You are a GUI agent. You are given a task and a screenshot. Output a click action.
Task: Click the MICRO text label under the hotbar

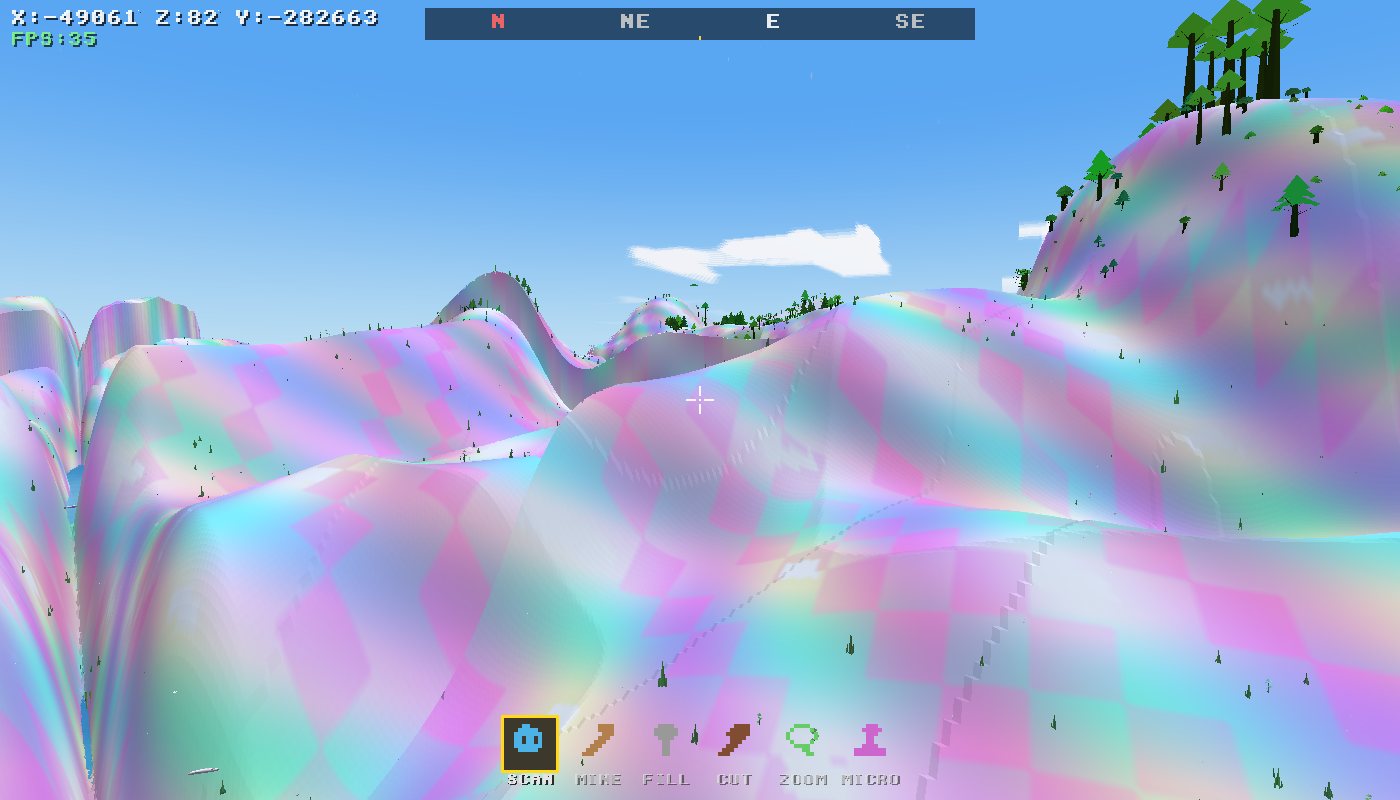pyautogui.click(x=872, y=779)
